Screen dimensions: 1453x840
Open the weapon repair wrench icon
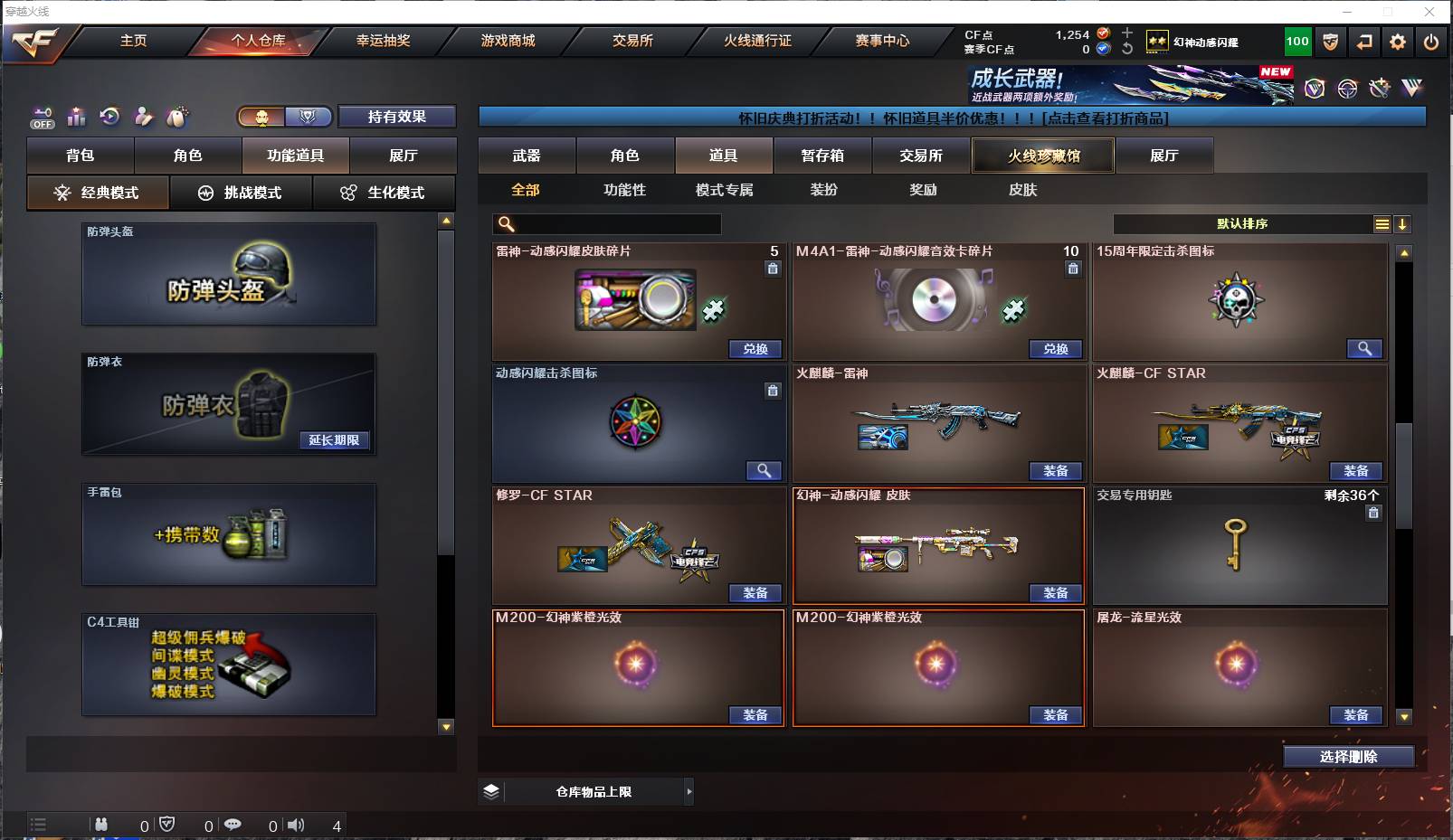pos(1377,88)
